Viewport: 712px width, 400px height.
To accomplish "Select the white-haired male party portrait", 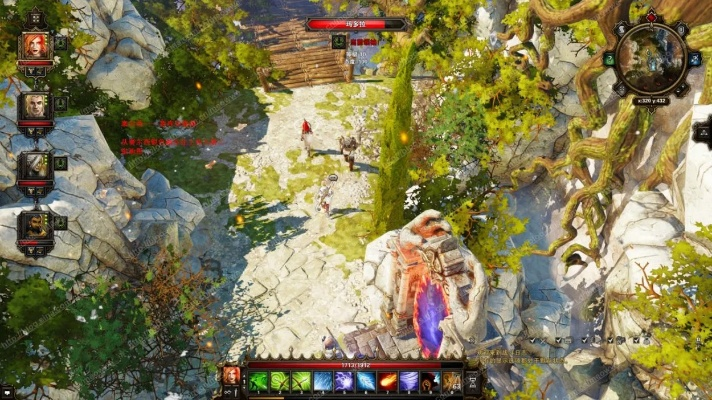I will click(x=35, y=106).
